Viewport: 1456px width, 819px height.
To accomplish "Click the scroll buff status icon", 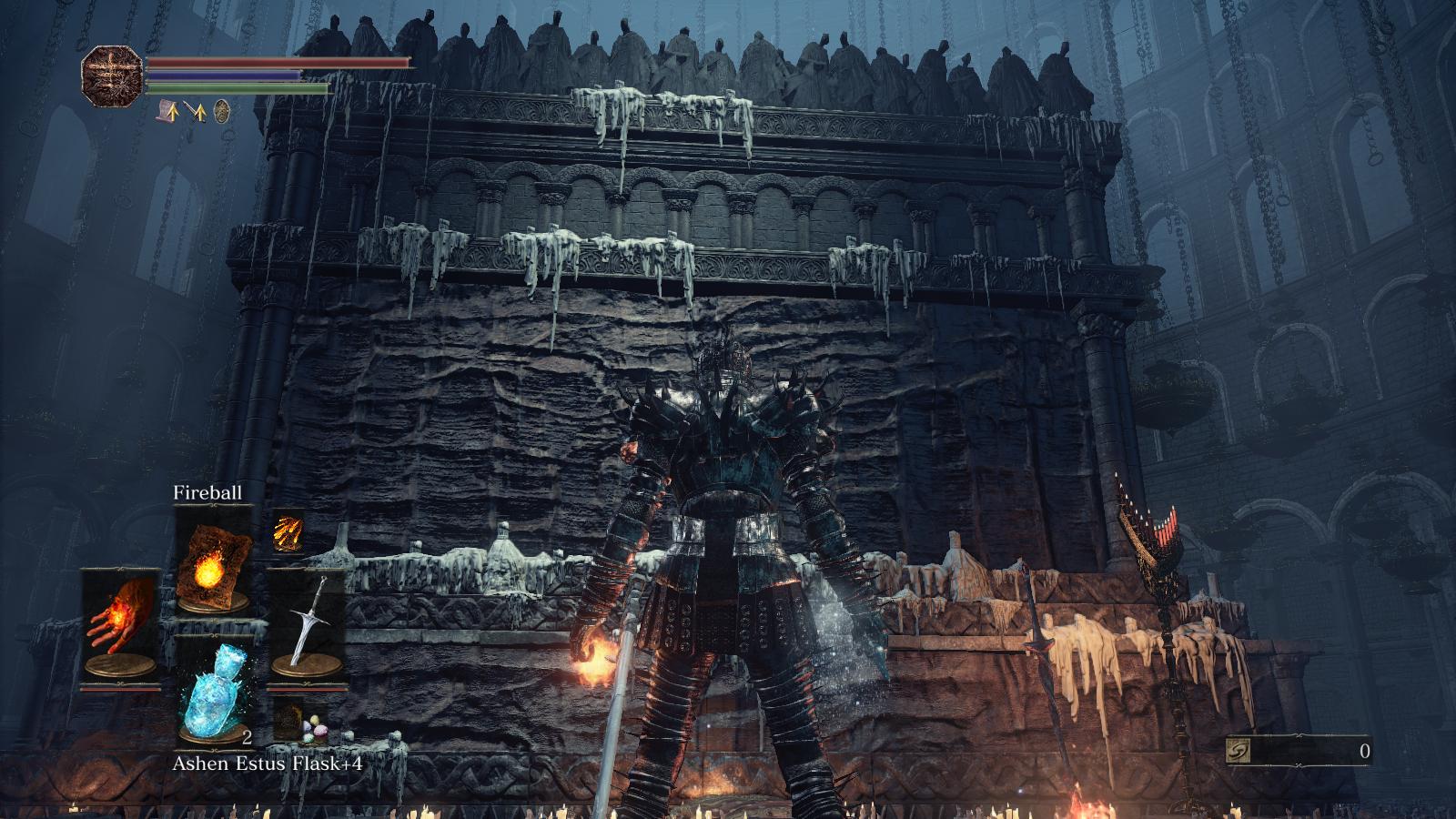I will pos(168,112).
